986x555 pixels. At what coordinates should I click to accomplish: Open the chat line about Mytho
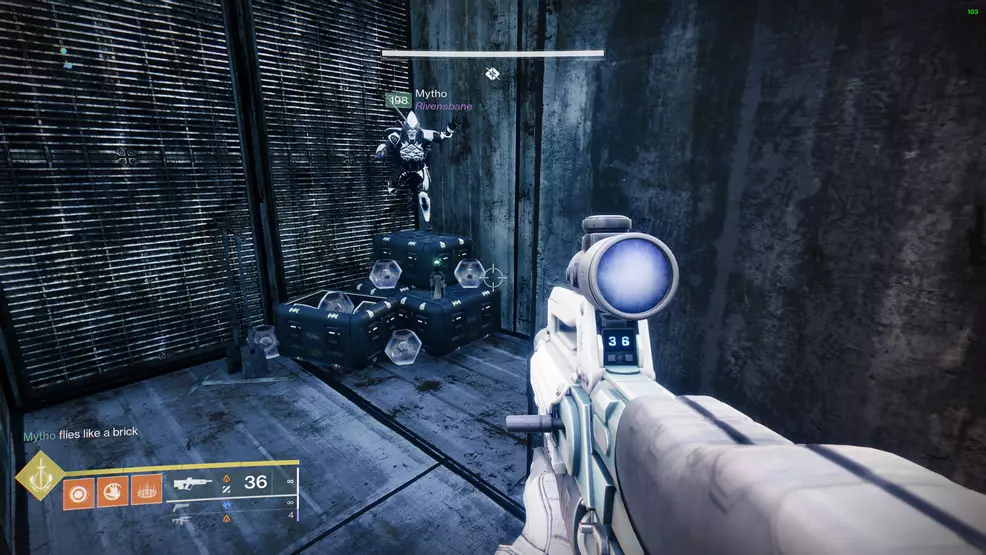click(81, 433)
